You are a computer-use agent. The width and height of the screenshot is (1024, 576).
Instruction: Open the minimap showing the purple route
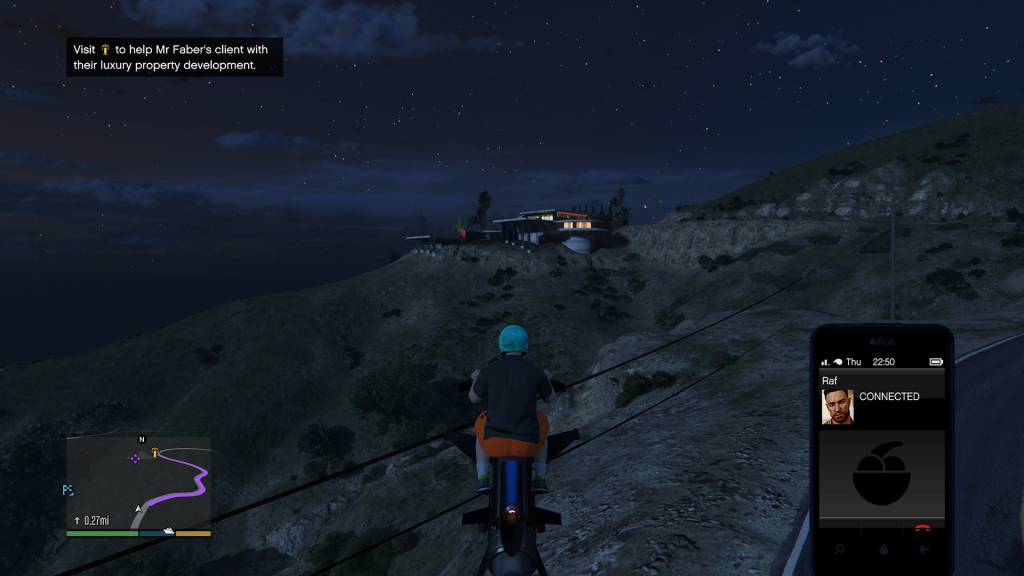click(x=139, y=484)
